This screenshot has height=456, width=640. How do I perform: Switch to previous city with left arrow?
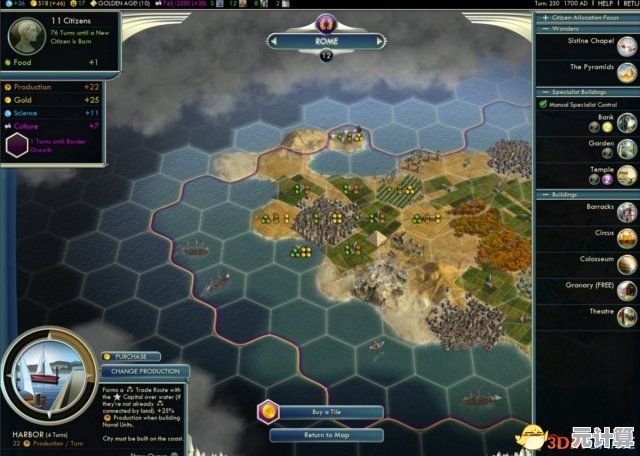[x=274, y=41]
